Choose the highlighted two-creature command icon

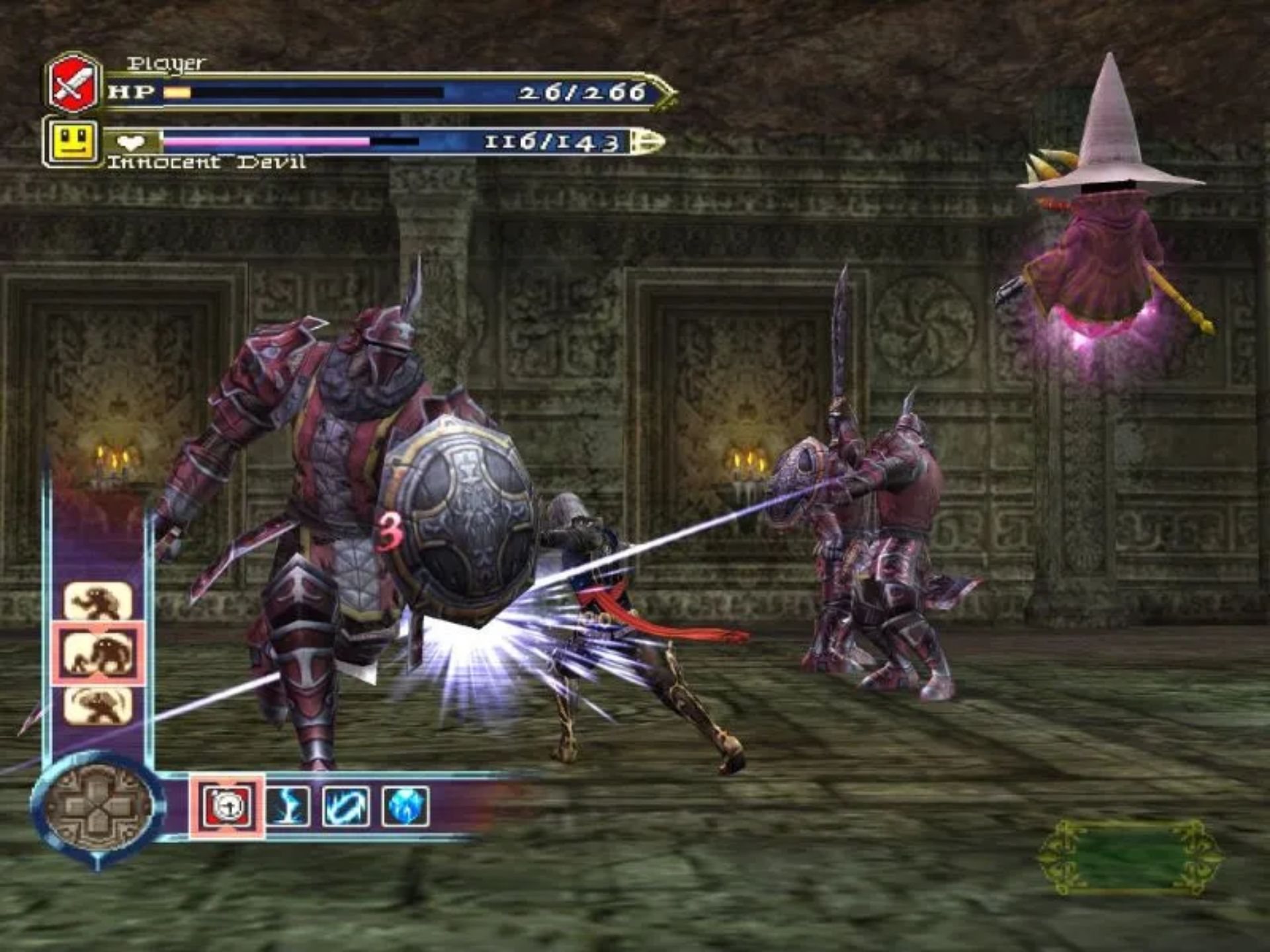pos(99,653)
